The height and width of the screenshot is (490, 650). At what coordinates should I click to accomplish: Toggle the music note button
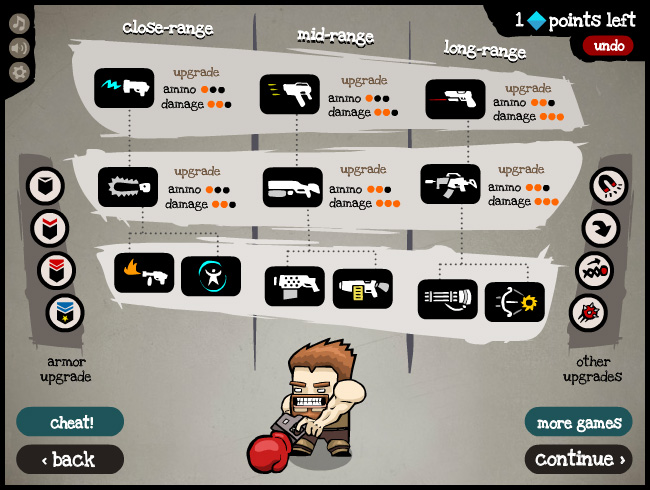tap(19, 23)
